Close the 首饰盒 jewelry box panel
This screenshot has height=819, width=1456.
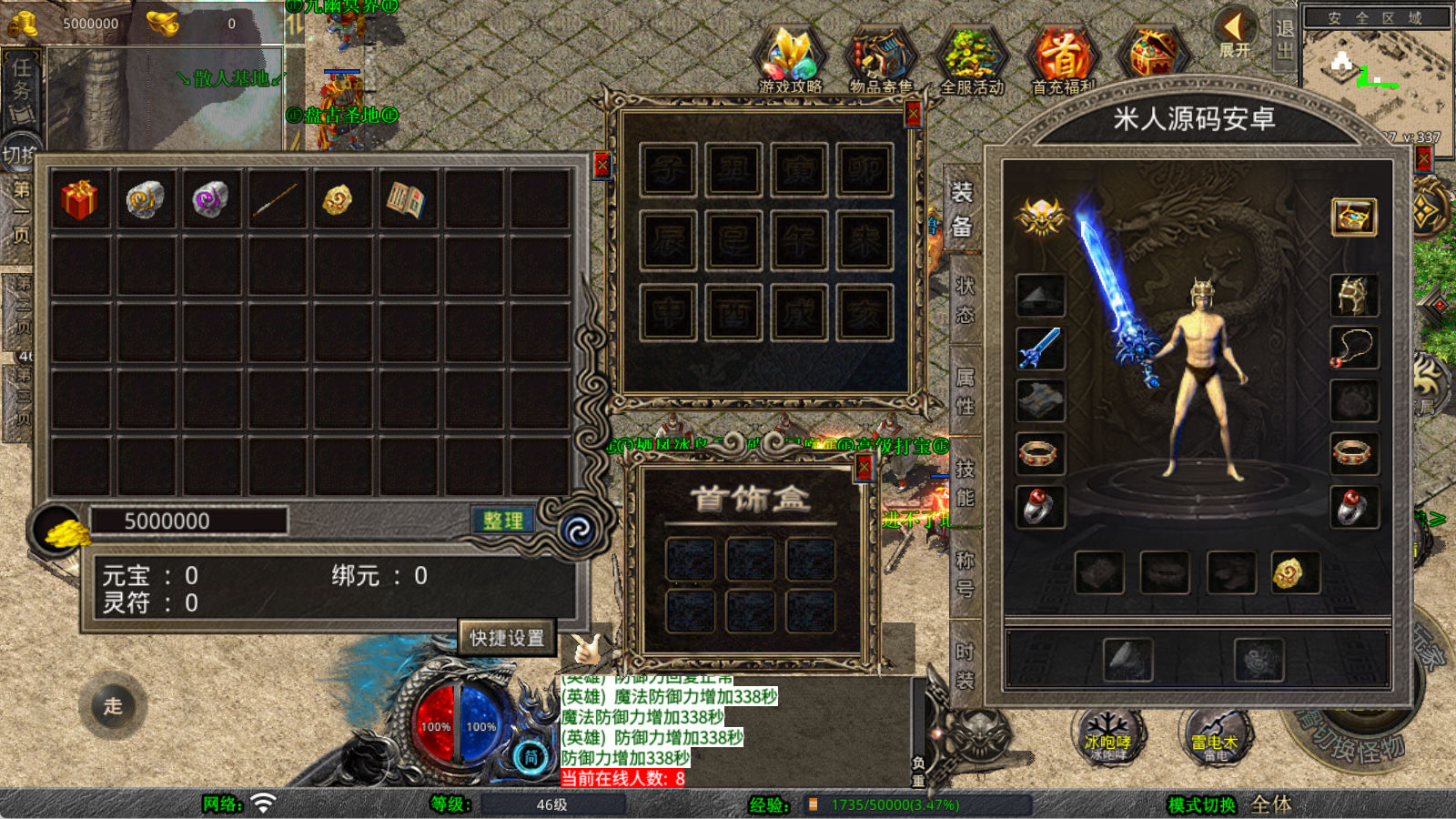(x=864, y=468)
